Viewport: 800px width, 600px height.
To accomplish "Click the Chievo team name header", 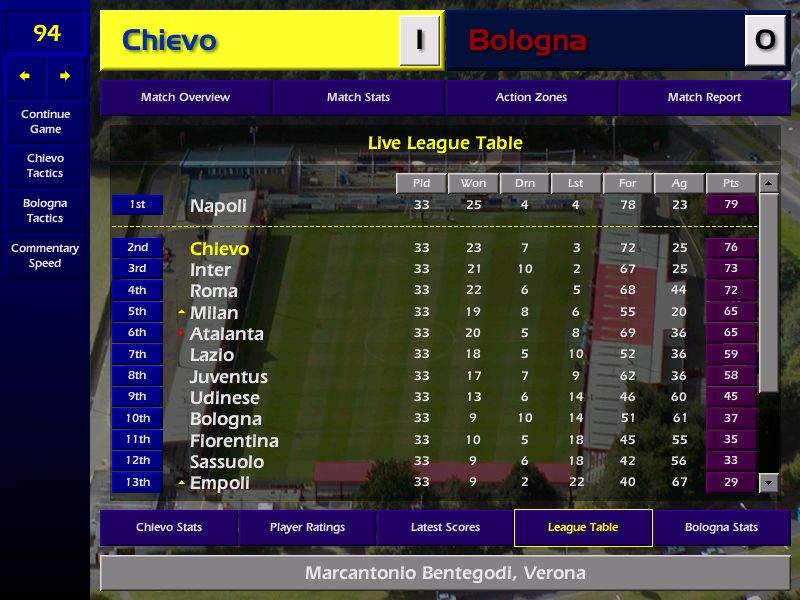I will pyautogui.click(x=169, y=41).
